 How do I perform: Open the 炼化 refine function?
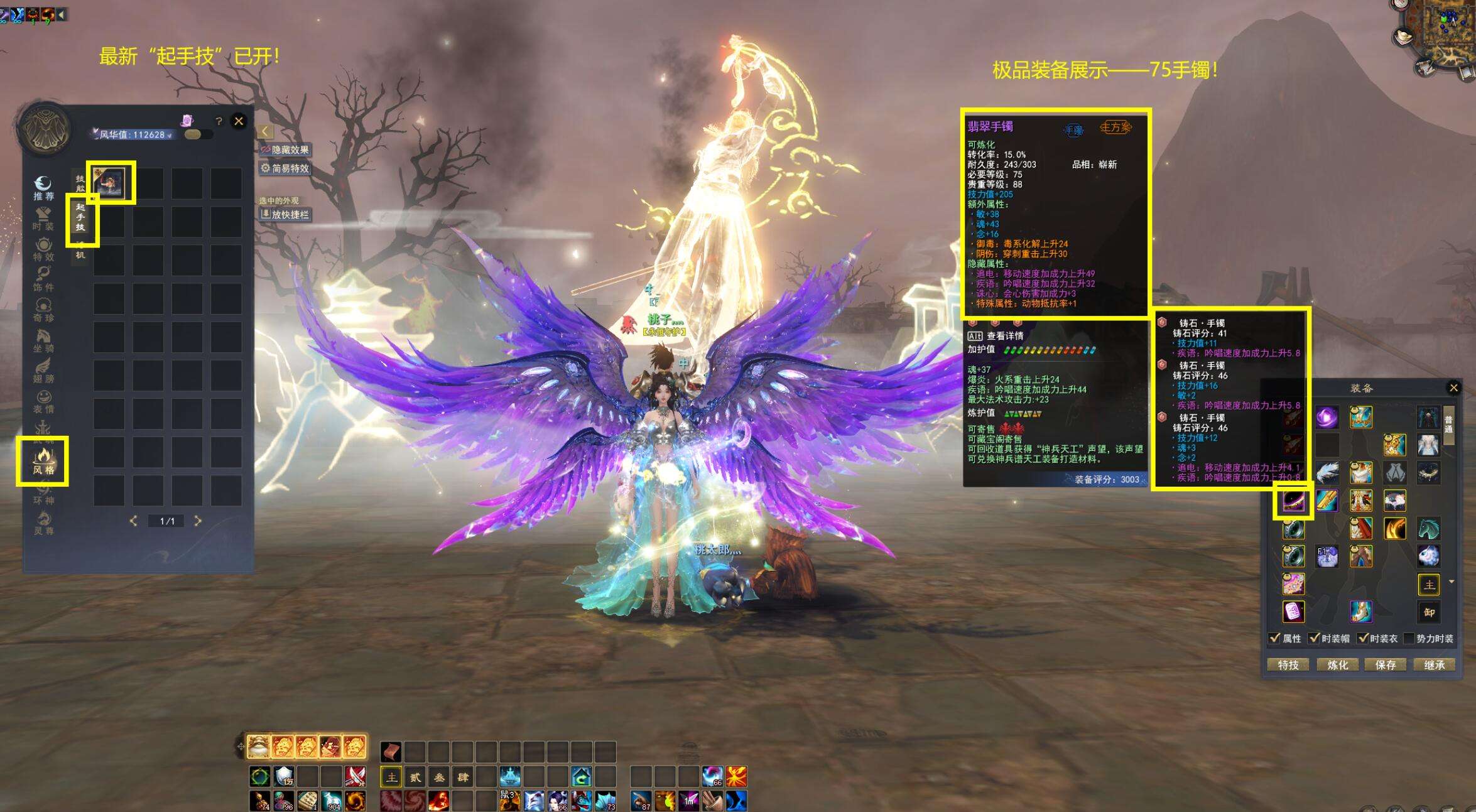pyautogui.click(x=1337, y=664)
